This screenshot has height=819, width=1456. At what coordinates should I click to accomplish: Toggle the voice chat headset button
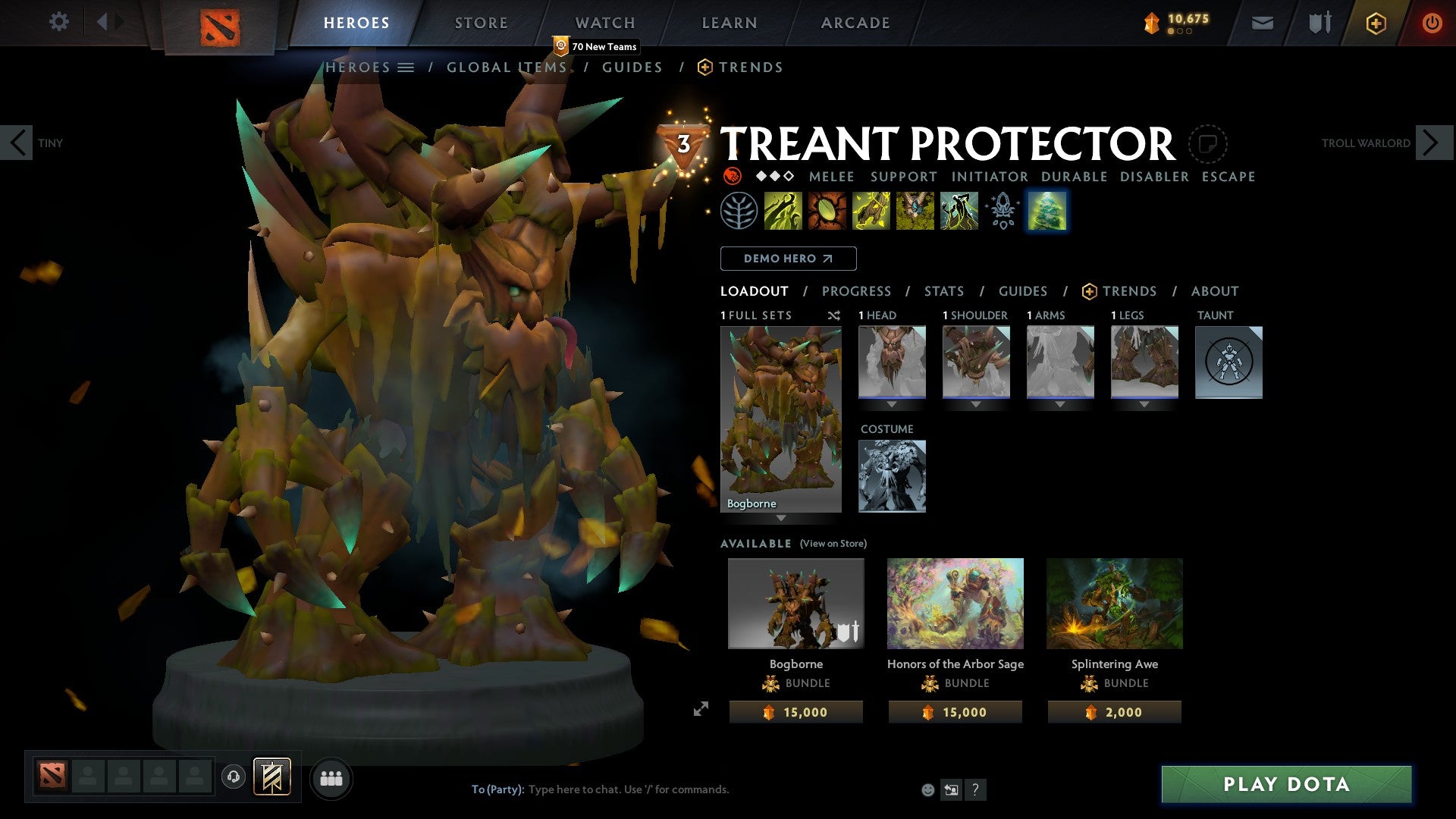pos(234,778)
